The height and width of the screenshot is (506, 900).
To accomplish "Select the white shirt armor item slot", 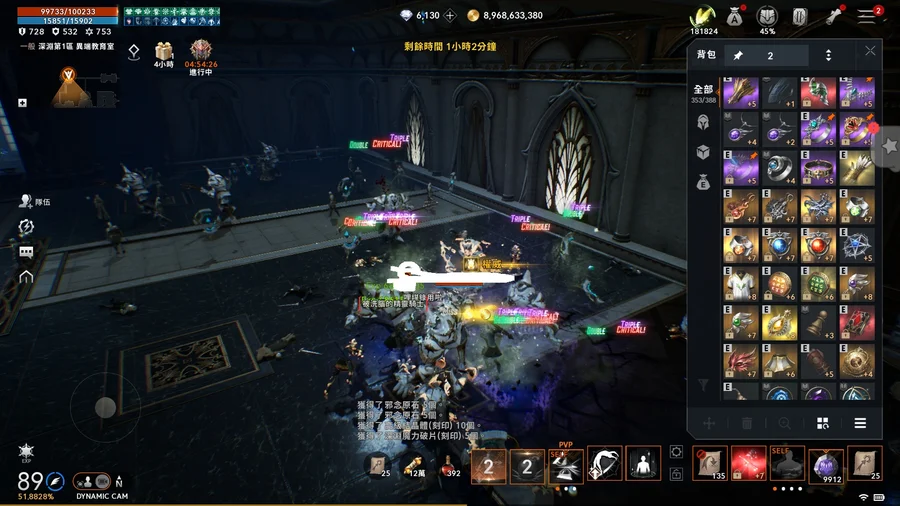I will 741,284.
